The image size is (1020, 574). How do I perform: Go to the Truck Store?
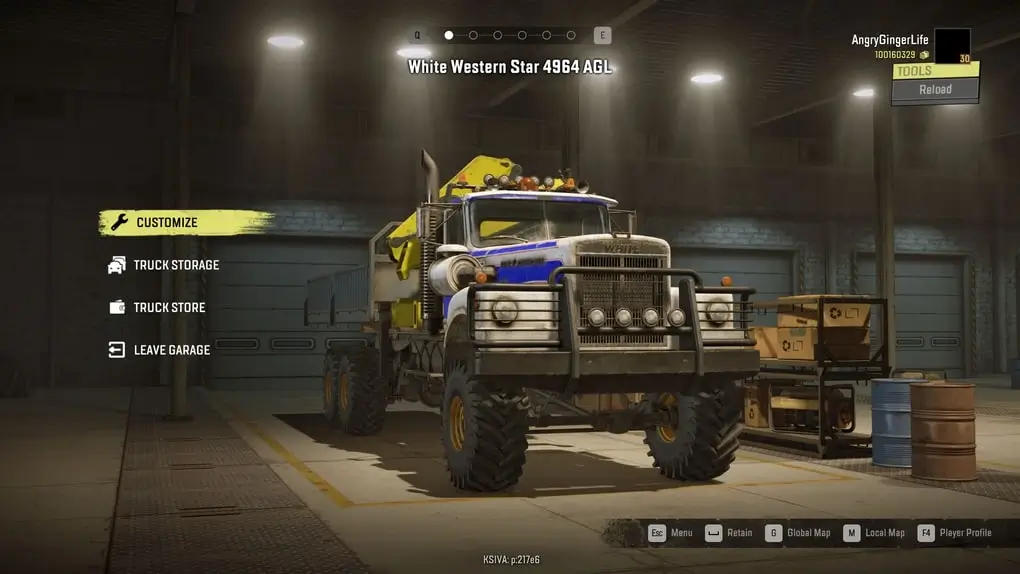169,307
